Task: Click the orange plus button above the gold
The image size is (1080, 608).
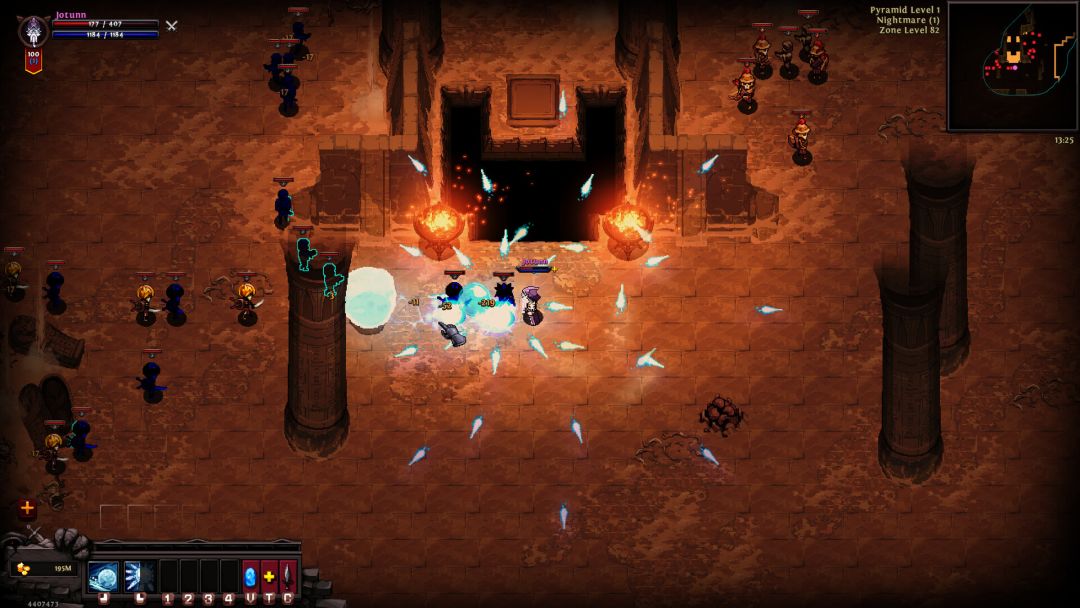Action: pyautogui.click(x=27, y=508)
